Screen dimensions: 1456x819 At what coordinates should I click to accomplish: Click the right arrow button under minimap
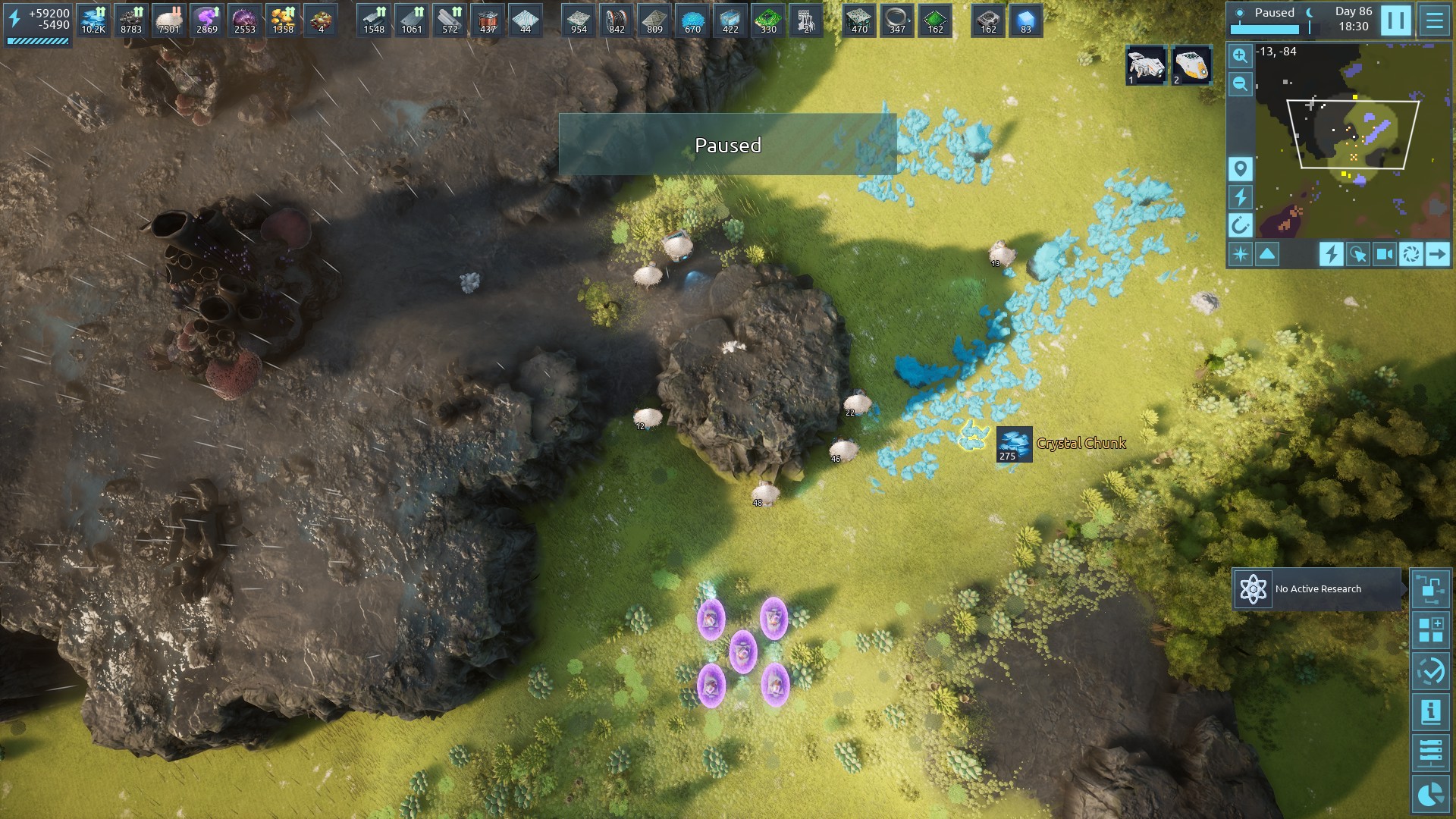click(x=1437, y=254)
